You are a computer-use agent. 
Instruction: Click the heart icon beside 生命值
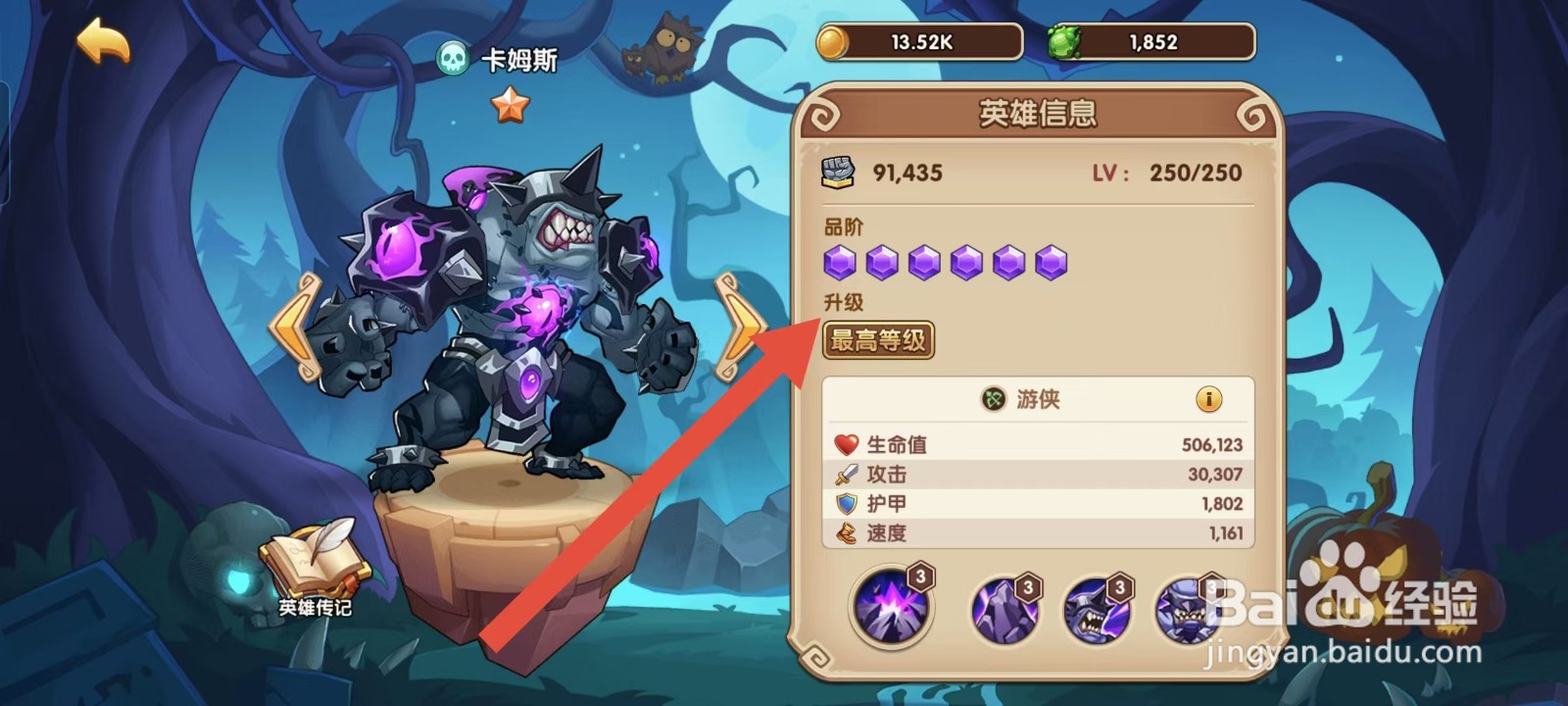pos(847,443)
